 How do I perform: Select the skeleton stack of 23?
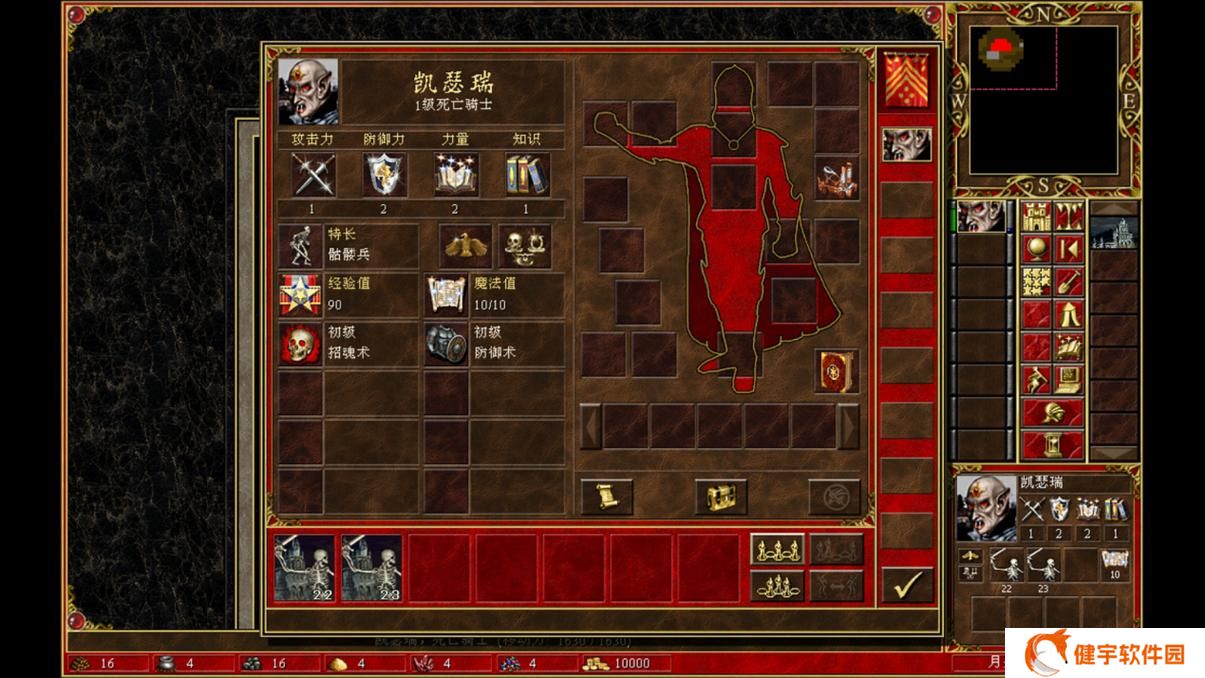(371, 568)
